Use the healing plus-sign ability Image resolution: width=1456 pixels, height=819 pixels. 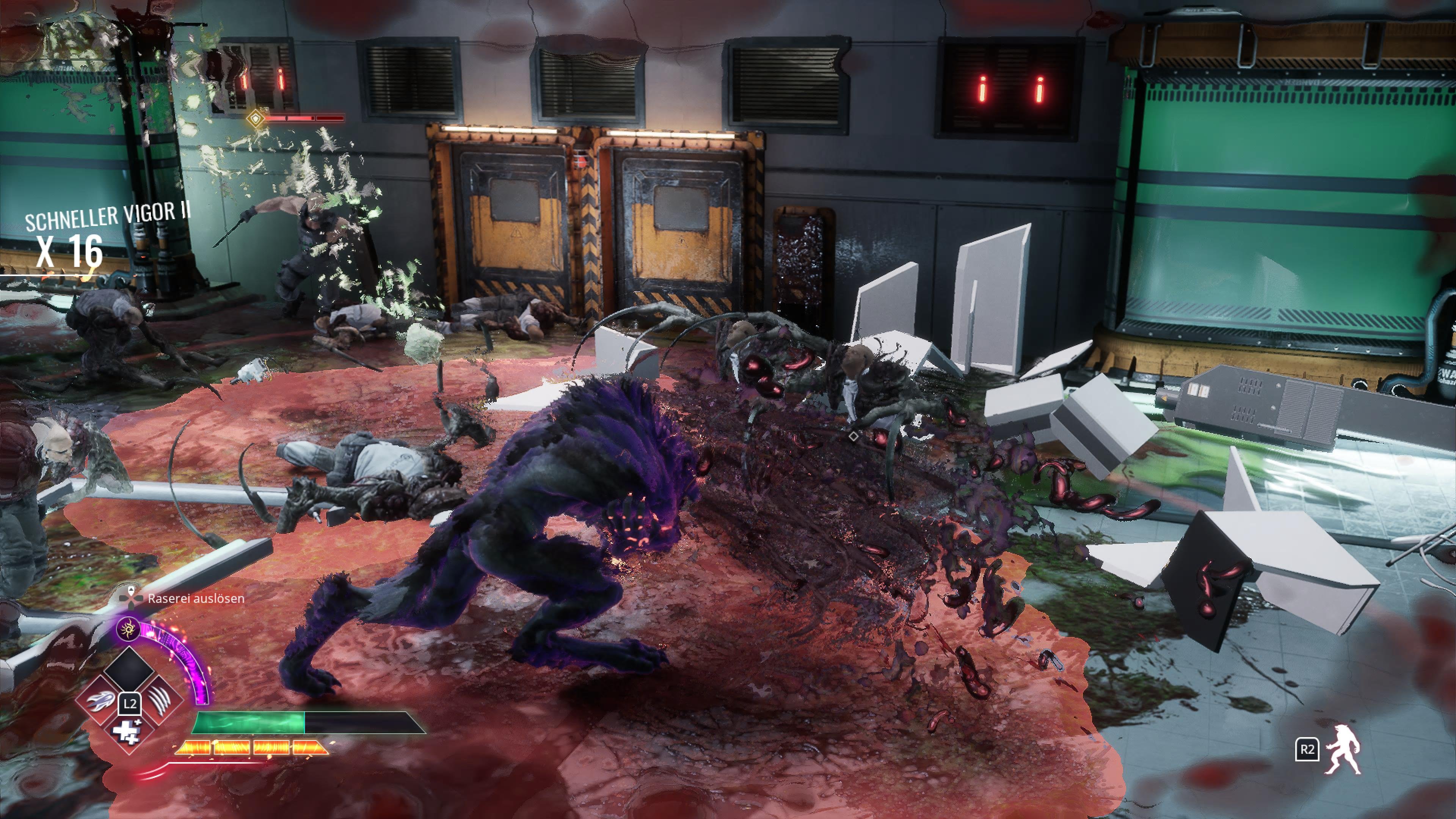click(x=128, y=732)
